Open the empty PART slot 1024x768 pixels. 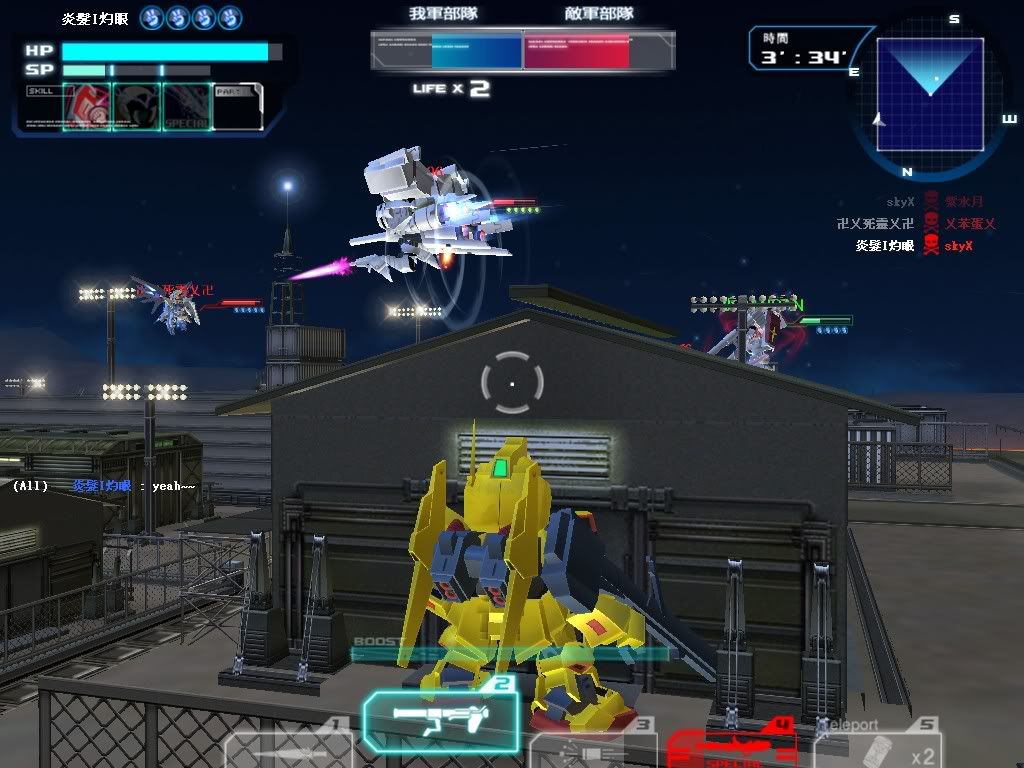238,107
